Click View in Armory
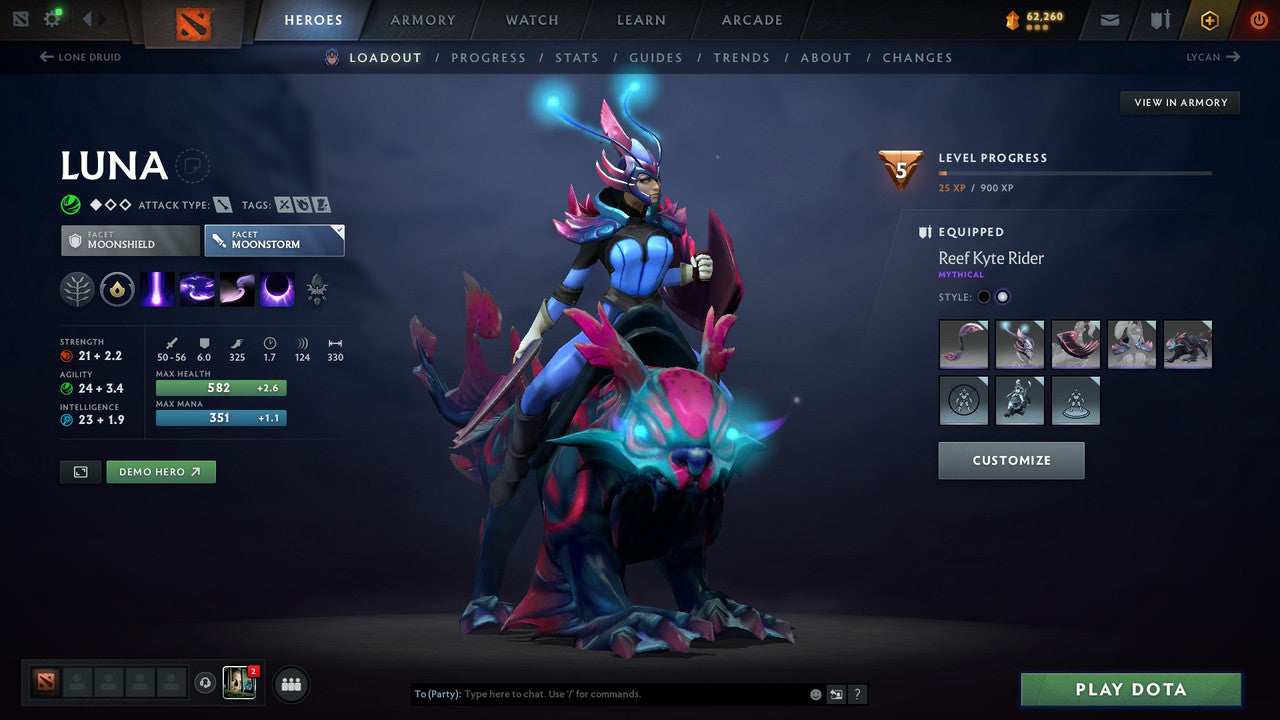 point(1179,102)
